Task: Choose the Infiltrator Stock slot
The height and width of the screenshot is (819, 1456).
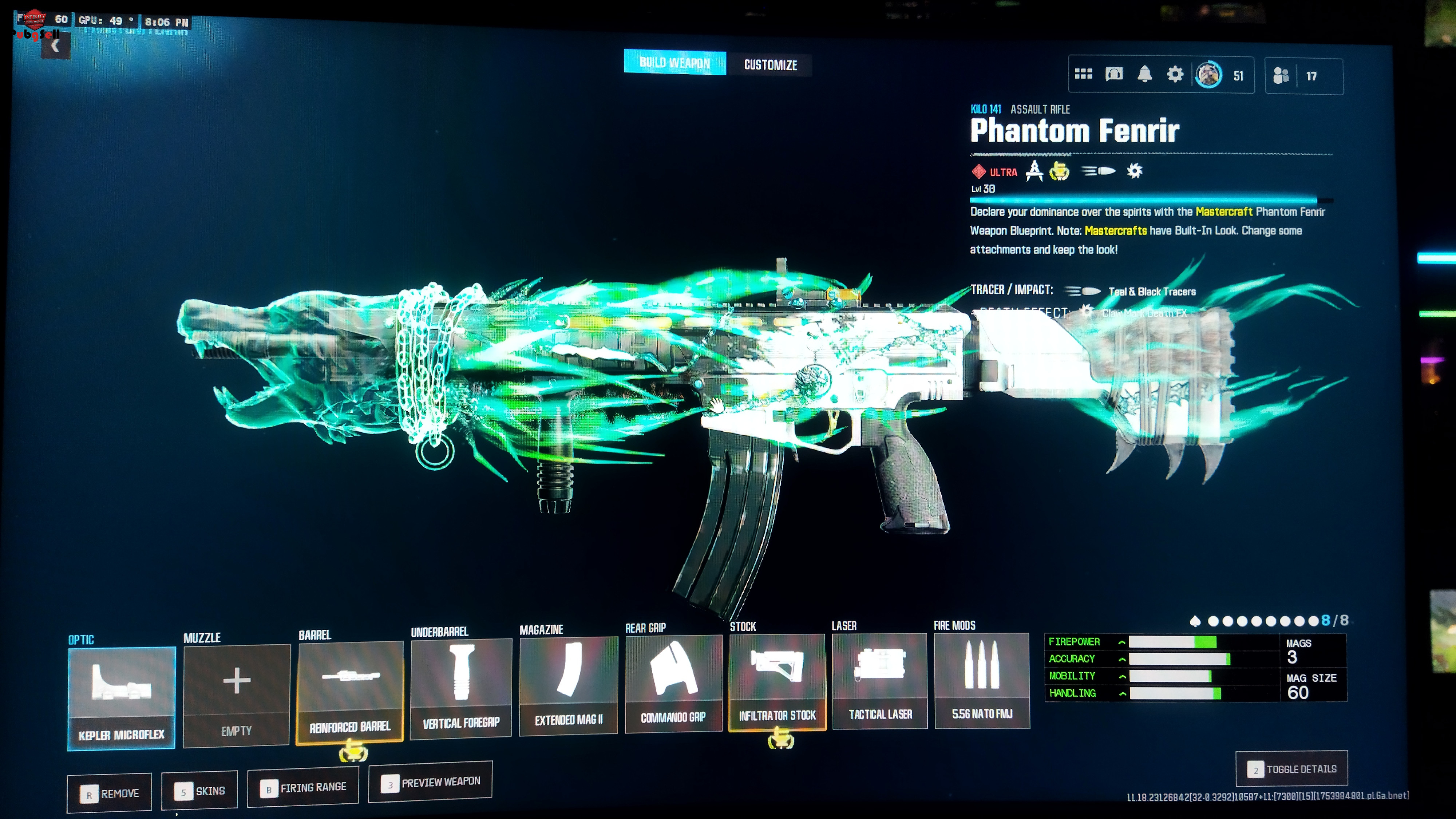Action: (777, 682)
